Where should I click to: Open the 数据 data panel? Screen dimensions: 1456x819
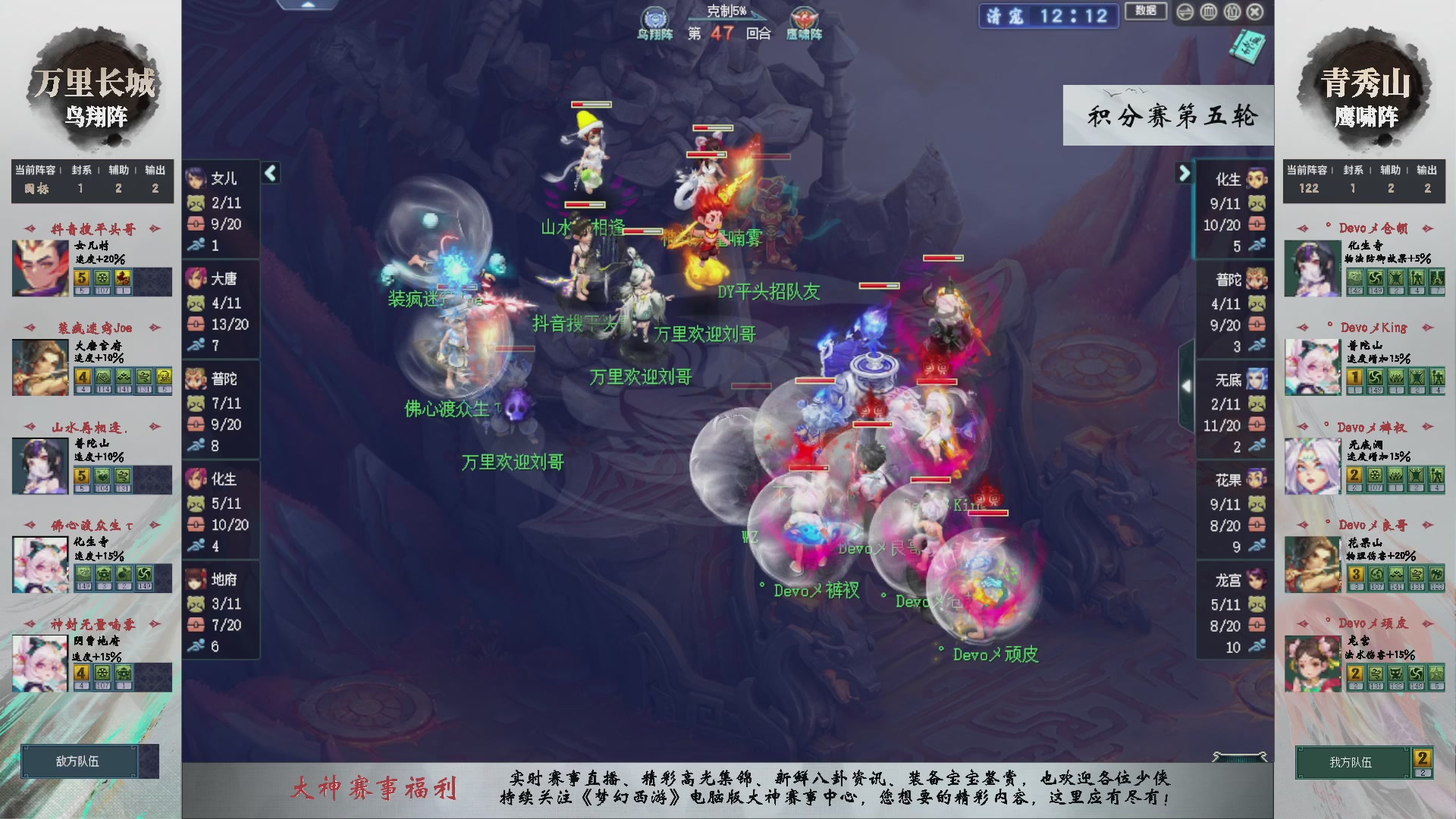(1146, 12)
